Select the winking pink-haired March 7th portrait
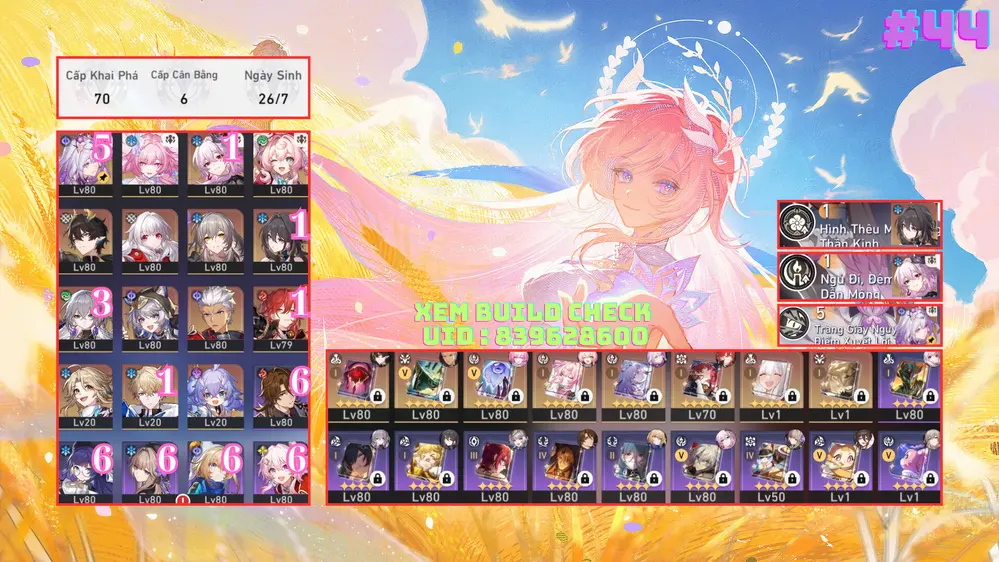This screenshot has width=999, height=562. click(x=281, y=161)
